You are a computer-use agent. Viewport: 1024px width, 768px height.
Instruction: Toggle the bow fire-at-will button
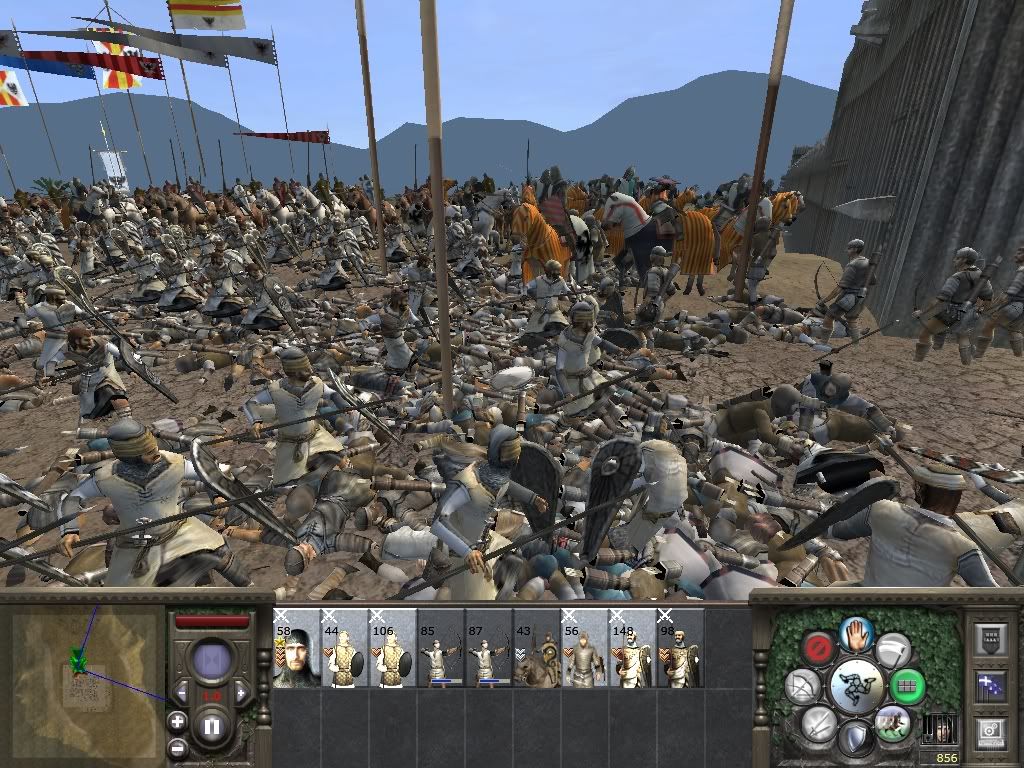(x=802, y=686)
